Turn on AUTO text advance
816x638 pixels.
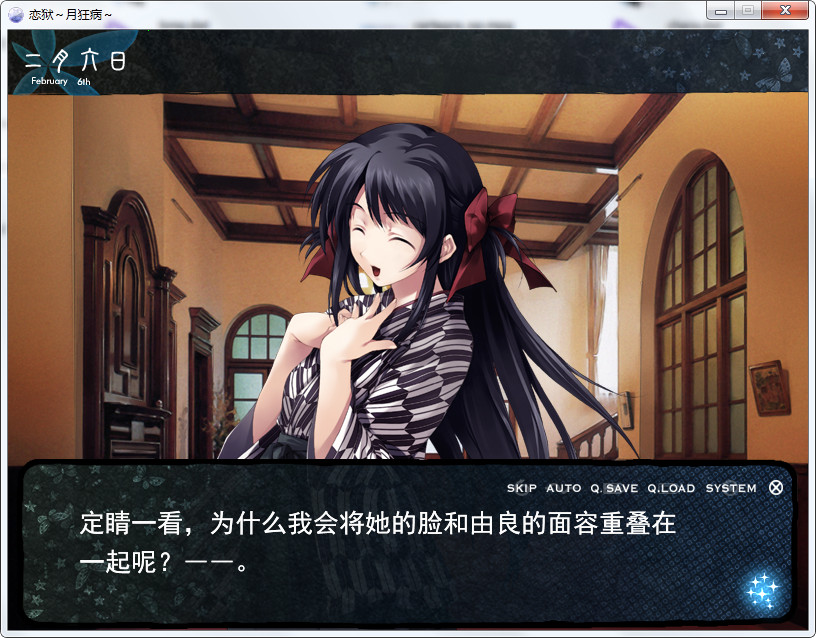(x=563, y=489)
